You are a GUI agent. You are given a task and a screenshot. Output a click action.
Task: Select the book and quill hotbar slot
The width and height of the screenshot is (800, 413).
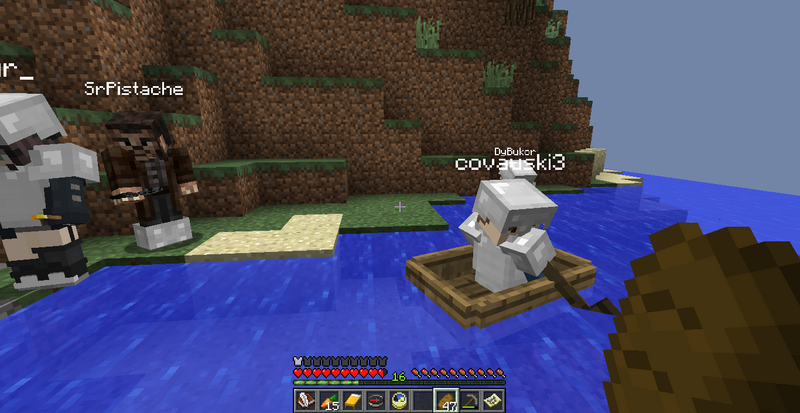pyautogui.click(x=305, y=400)
